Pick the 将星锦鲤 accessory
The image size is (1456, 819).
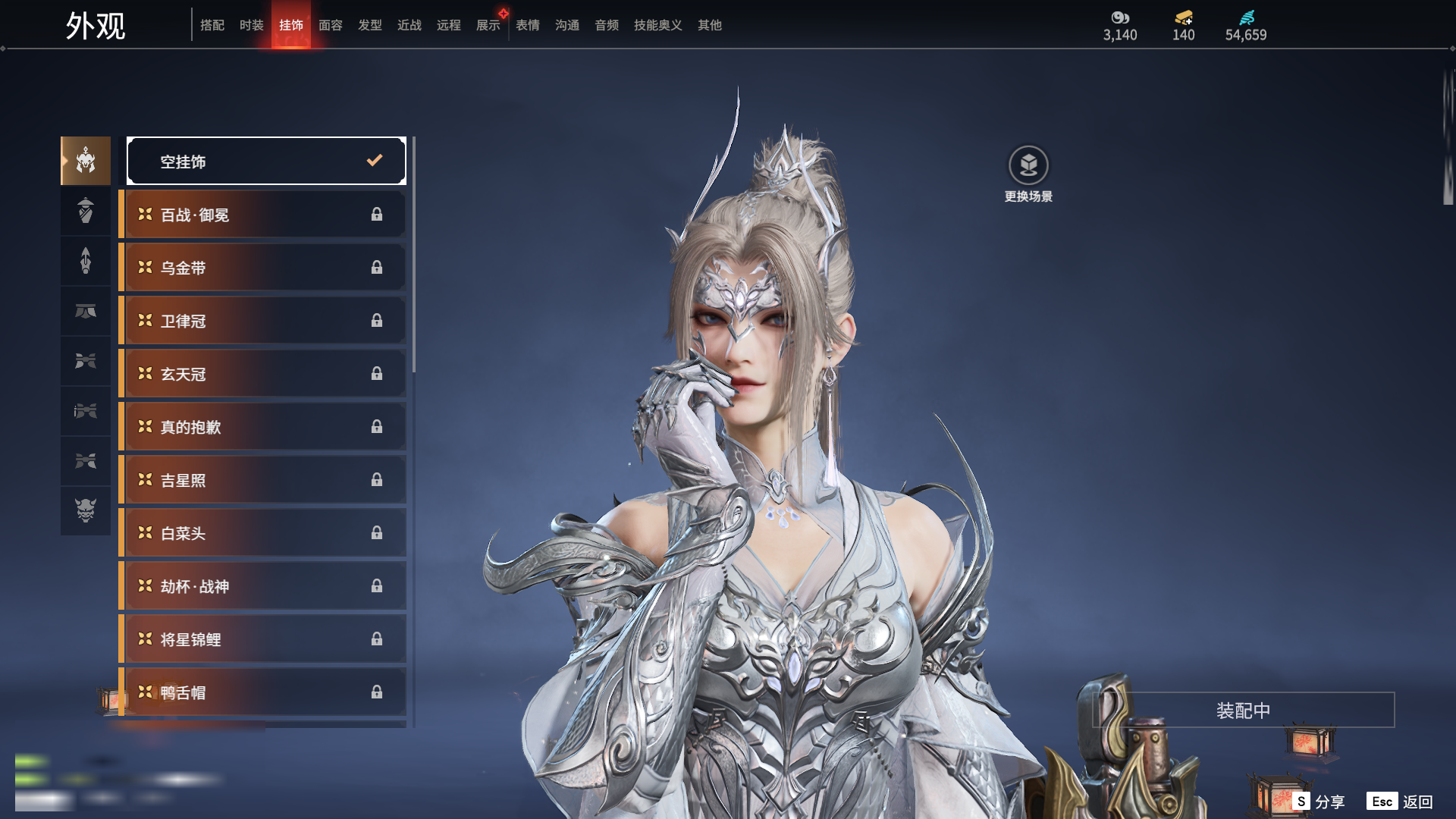[263, 639]
